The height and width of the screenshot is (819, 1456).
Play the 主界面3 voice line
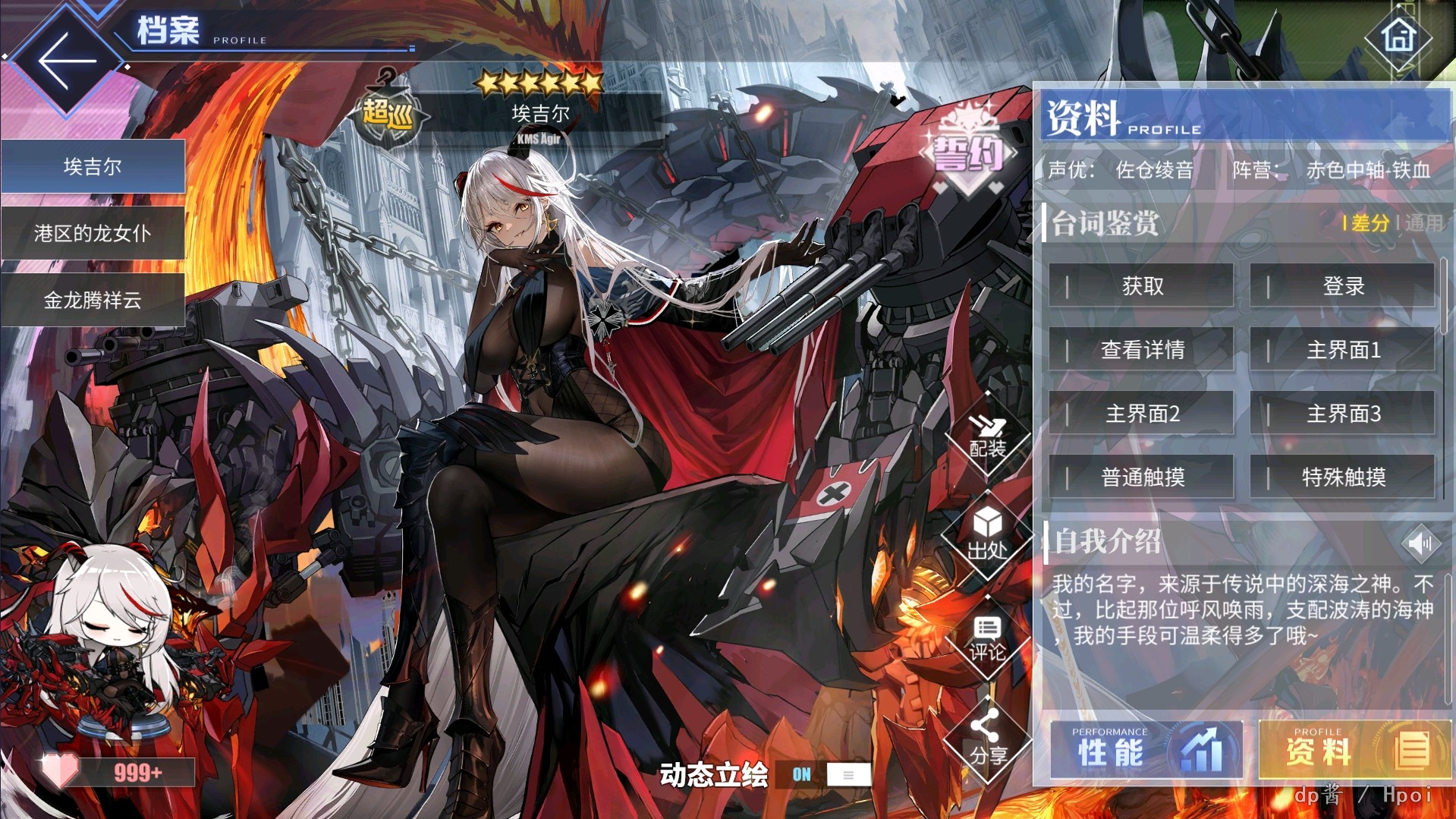coord(1342,414)
